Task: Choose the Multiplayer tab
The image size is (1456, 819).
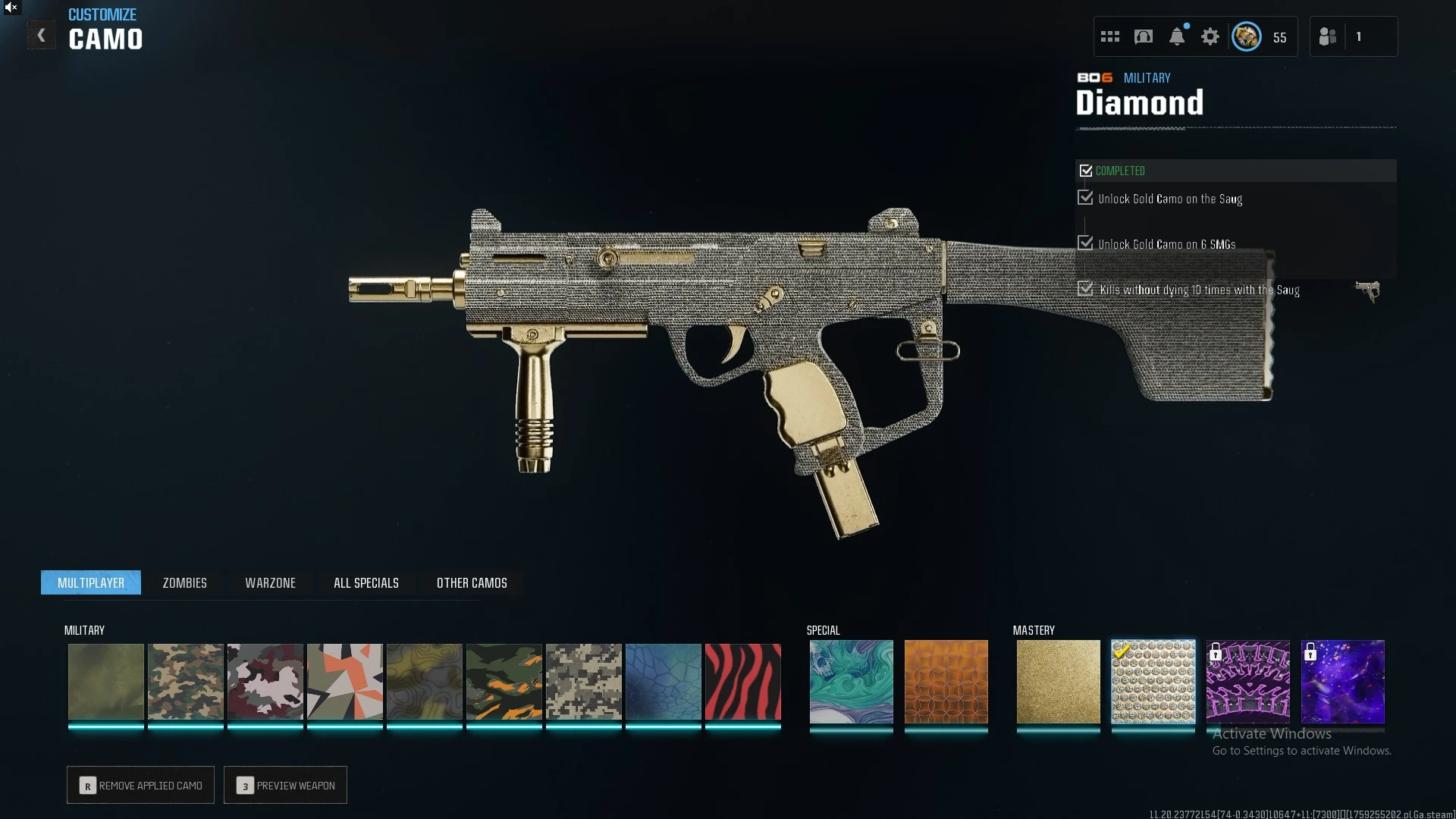Action: (91, 582)
